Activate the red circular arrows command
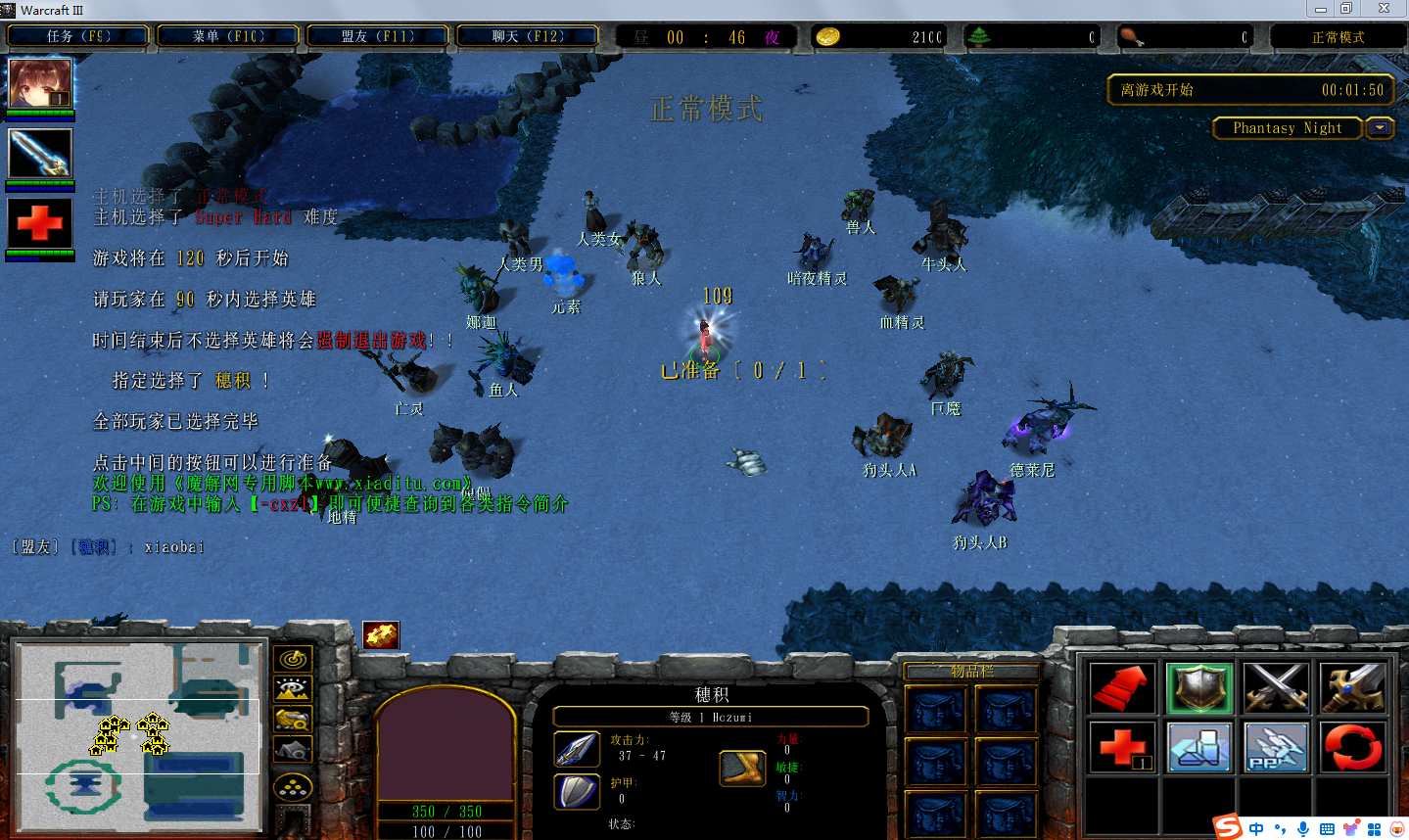 coord(1352,748)
